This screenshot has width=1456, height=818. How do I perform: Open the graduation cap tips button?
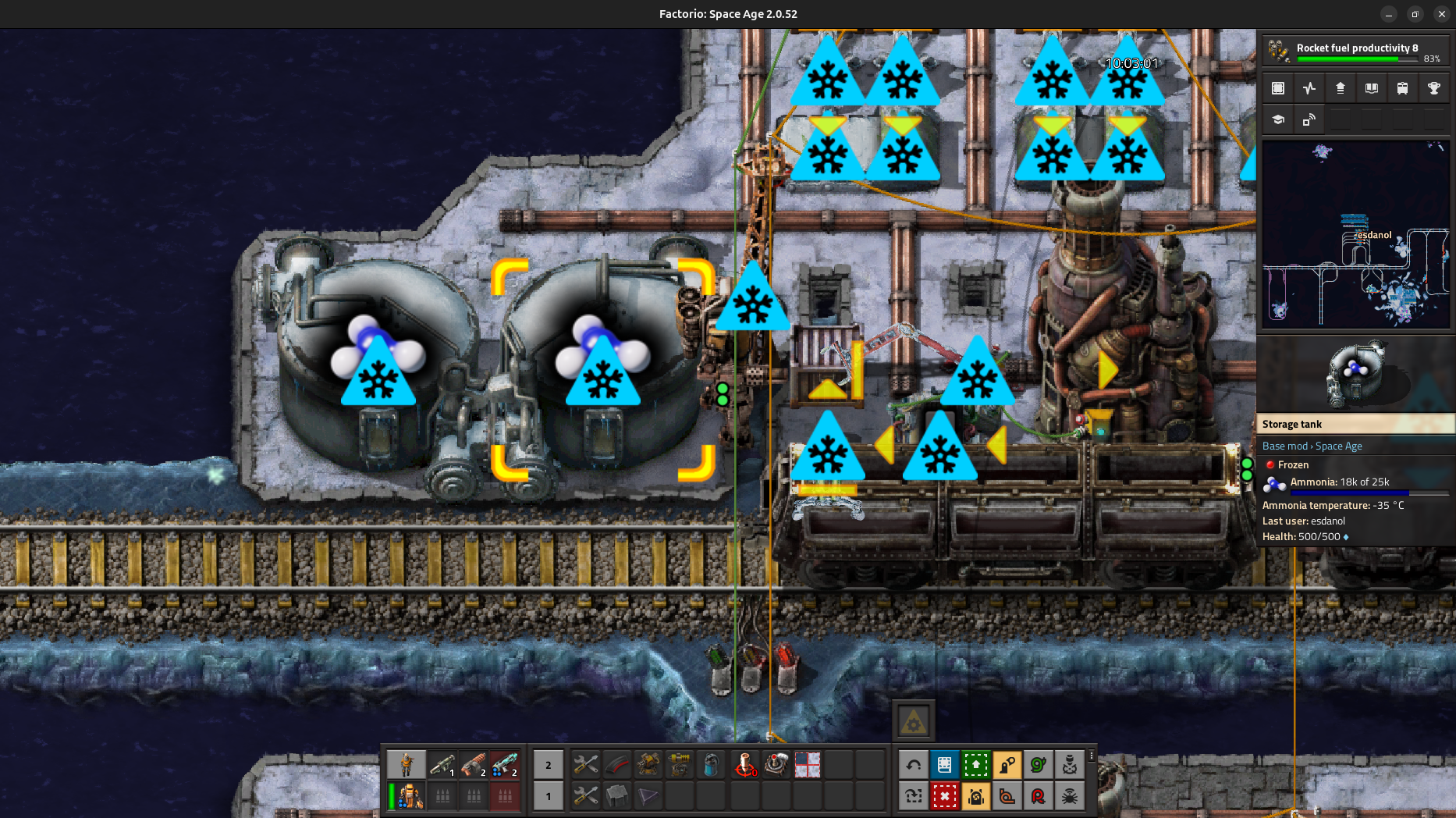(1278, 119)
